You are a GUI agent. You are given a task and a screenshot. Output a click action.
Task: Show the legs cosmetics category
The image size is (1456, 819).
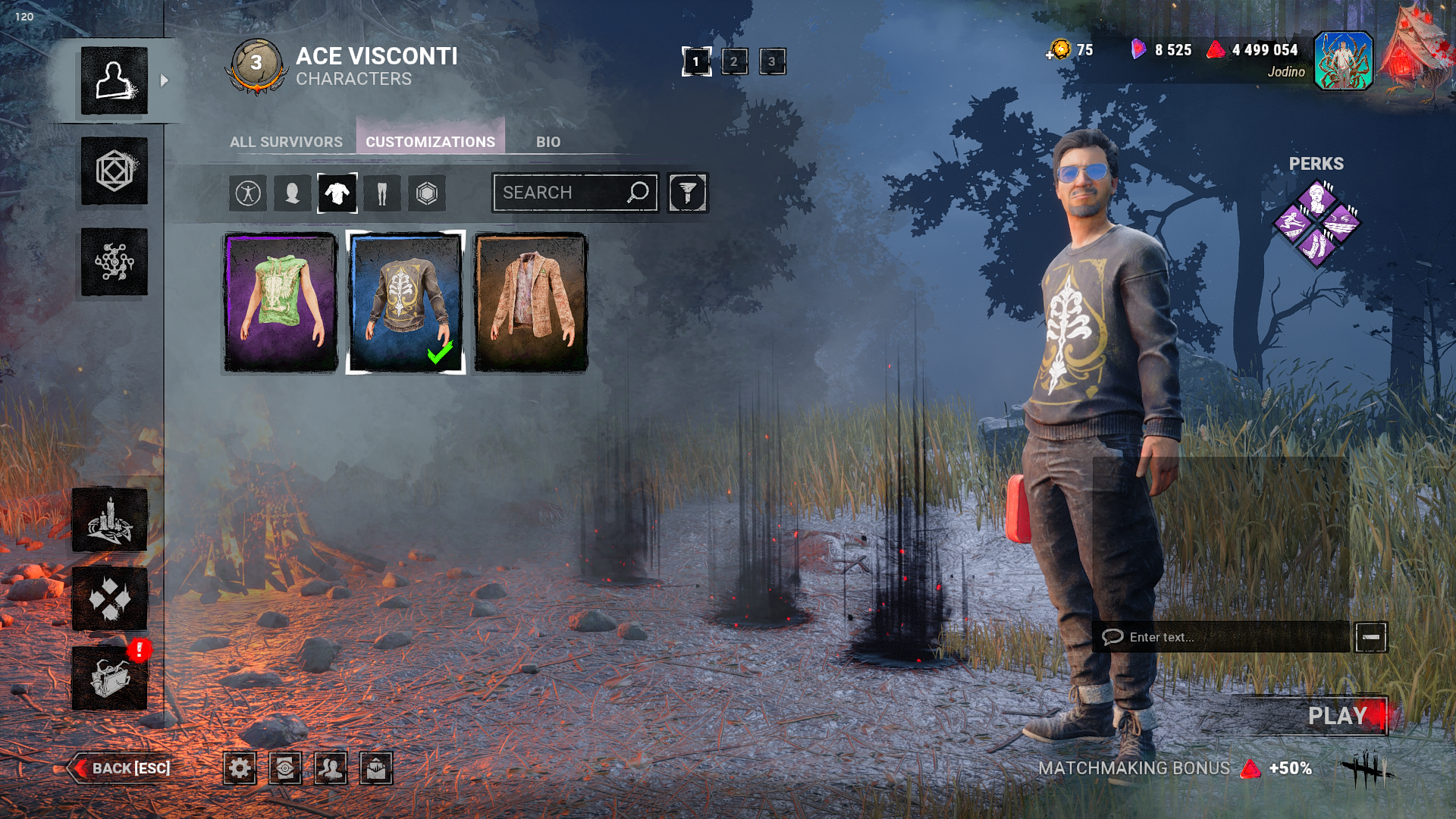(382, 193)
